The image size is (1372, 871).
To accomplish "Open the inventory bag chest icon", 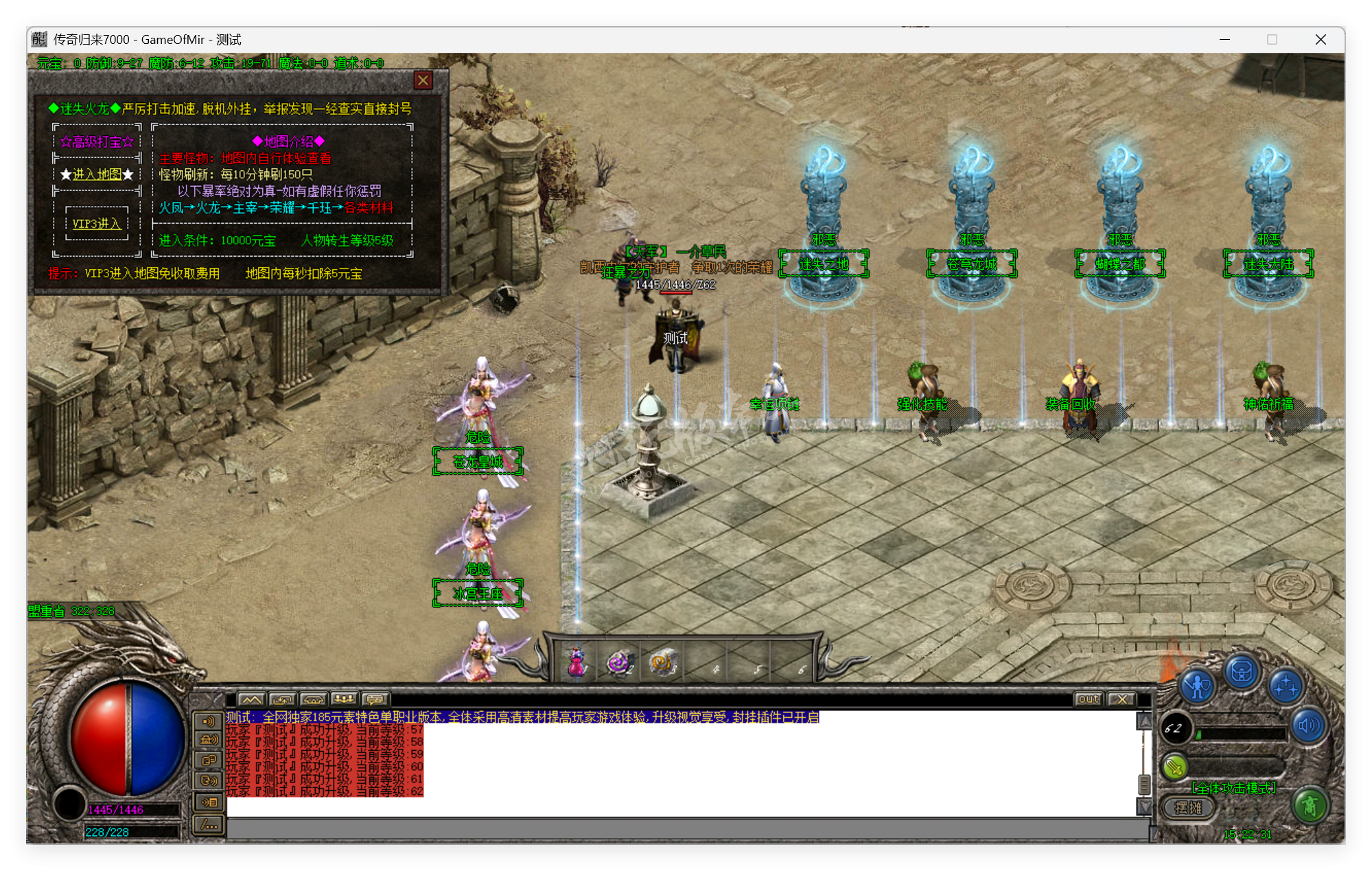I will [x=1242, y=674].
